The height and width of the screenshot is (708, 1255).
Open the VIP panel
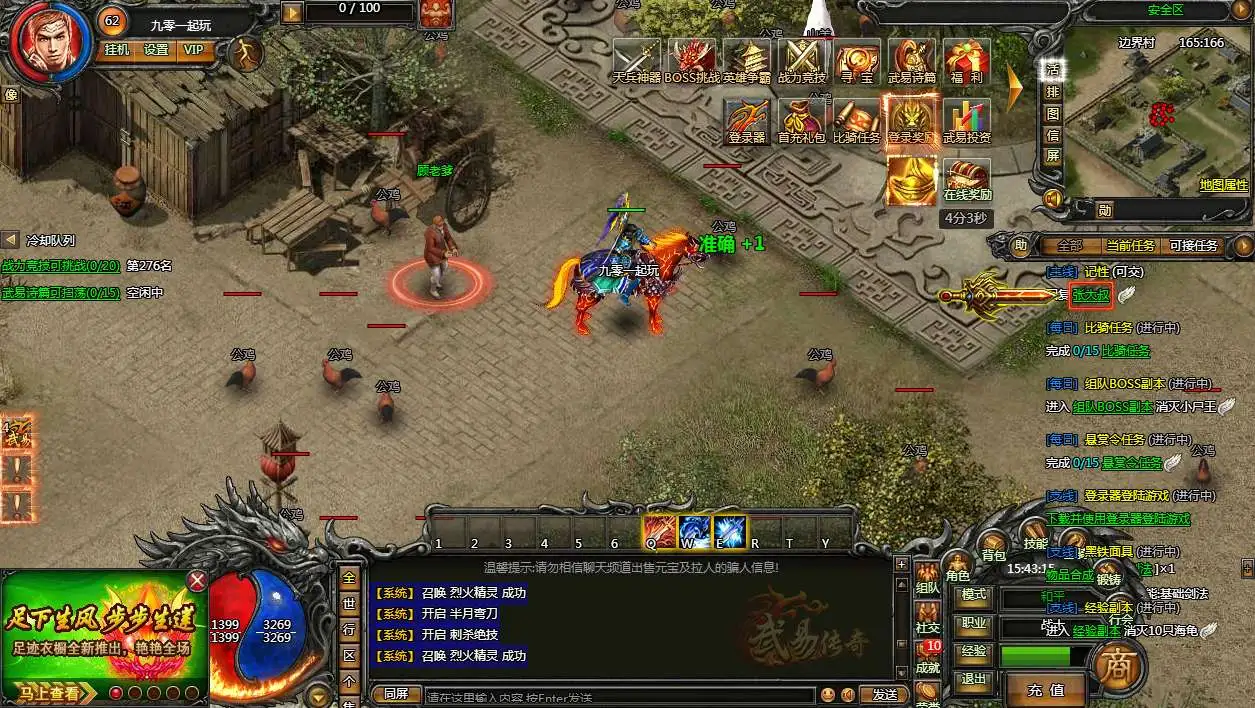[193, 50]
